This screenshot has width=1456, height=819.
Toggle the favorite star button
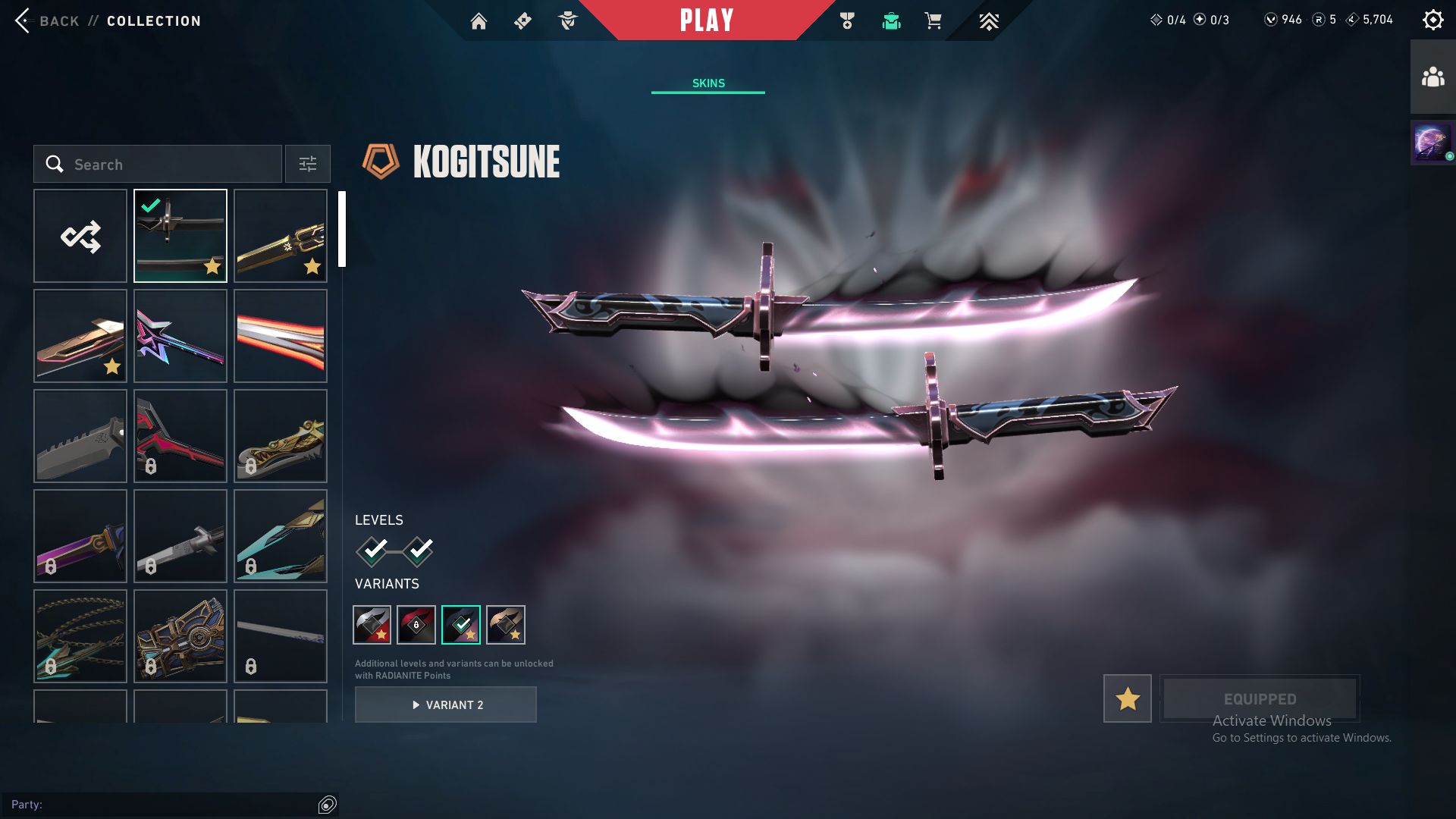(1127, 698)
